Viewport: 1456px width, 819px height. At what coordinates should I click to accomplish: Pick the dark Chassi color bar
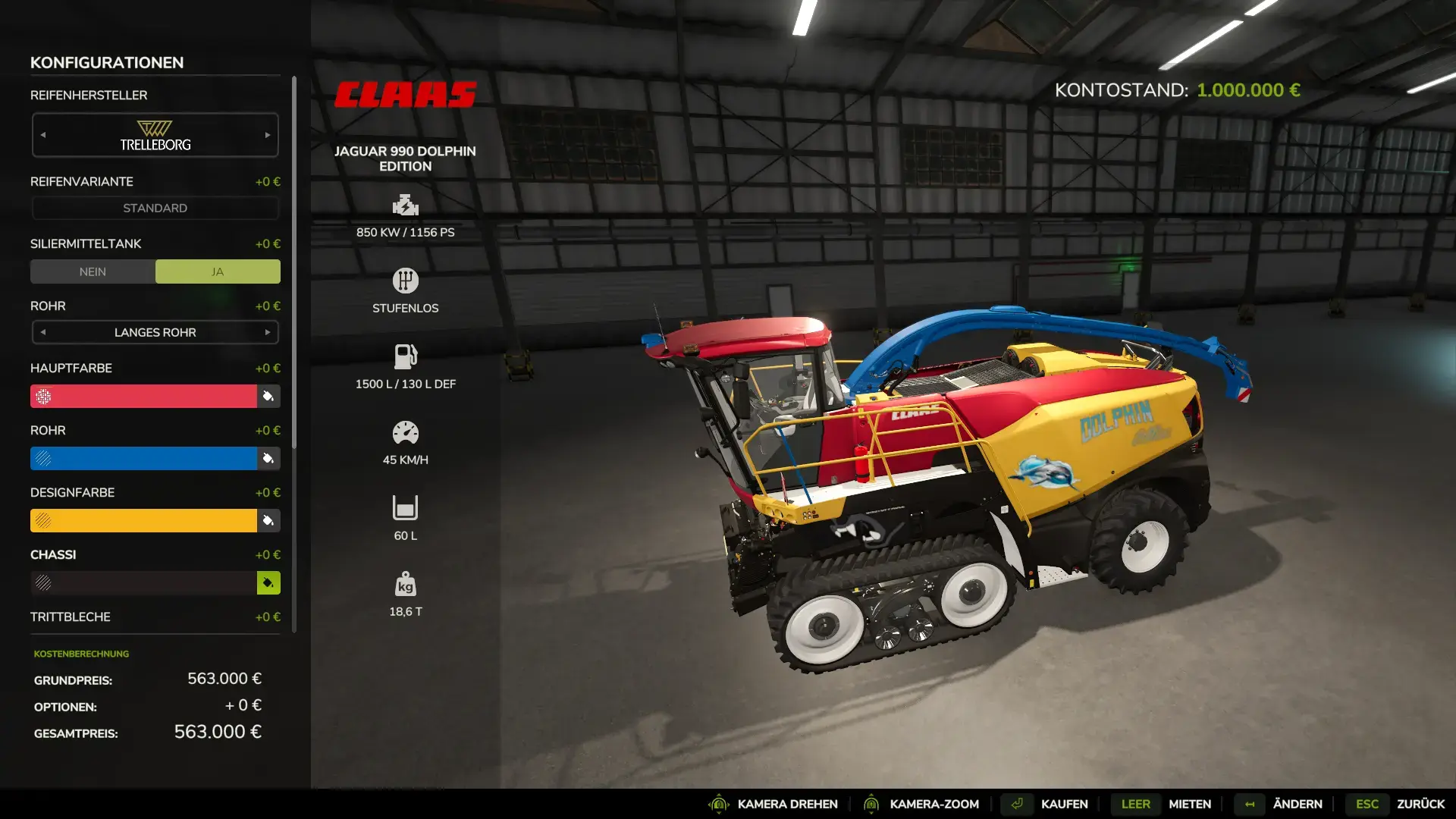144,582
